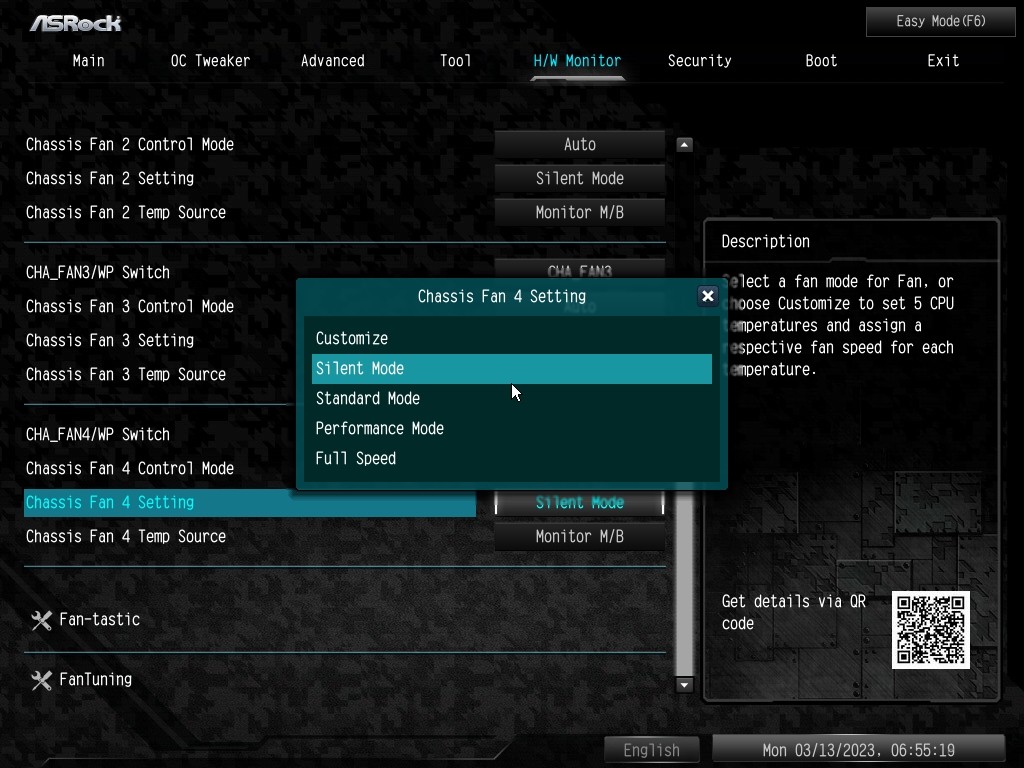Select Performance Mode option

tap(379, 429)
